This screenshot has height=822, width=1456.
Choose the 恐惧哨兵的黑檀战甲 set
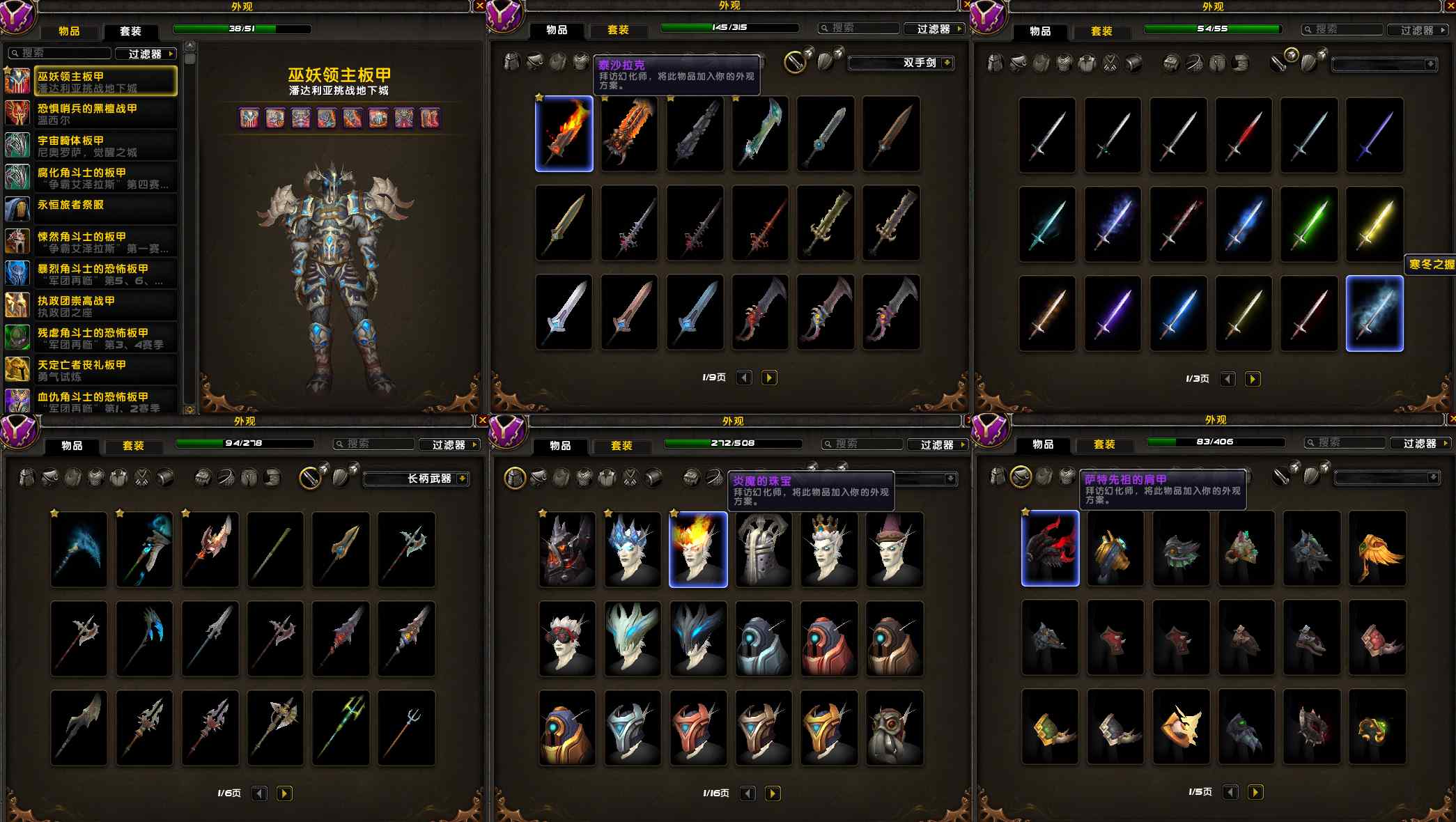105,114
